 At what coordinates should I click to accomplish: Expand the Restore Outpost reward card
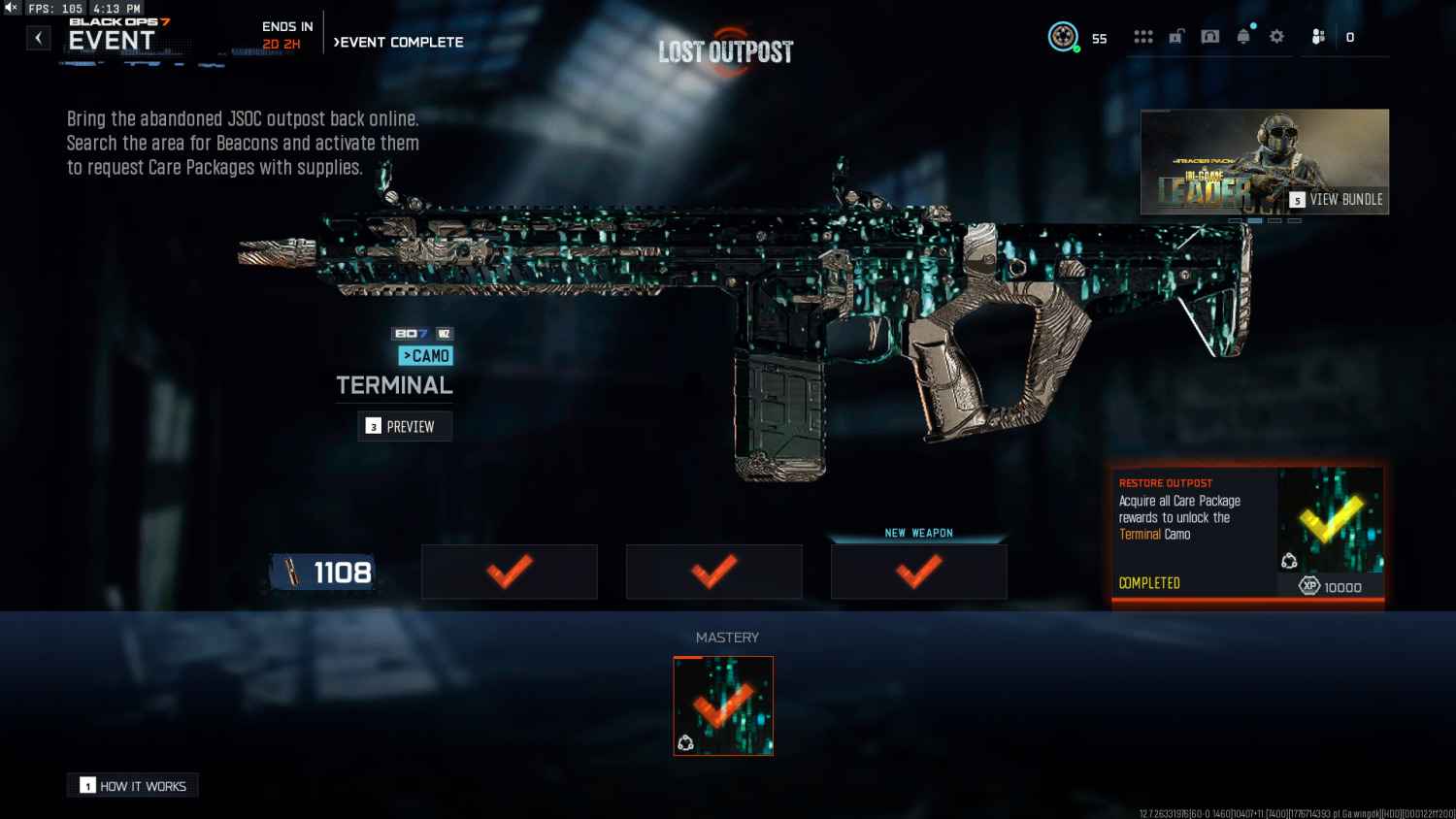pyautogui.click(x=1247, y=536)
